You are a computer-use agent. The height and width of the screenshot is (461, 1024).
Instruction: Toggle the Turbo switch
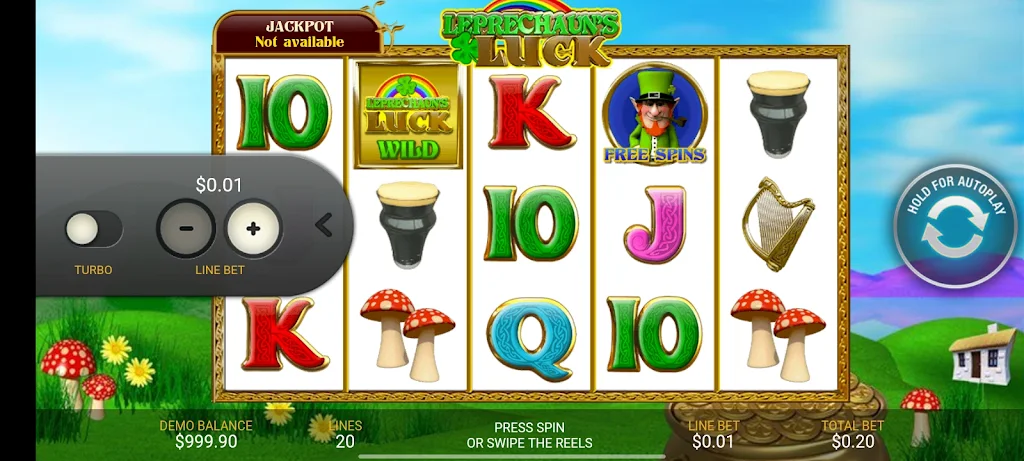coord(93,229)
